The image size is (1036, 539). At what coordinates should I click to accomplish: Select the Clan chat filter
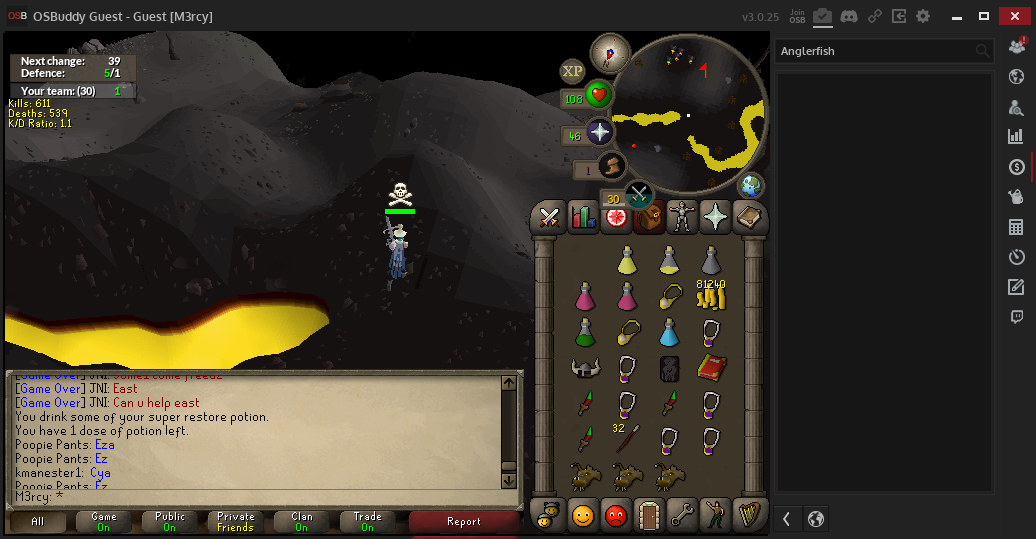[301, 521]
